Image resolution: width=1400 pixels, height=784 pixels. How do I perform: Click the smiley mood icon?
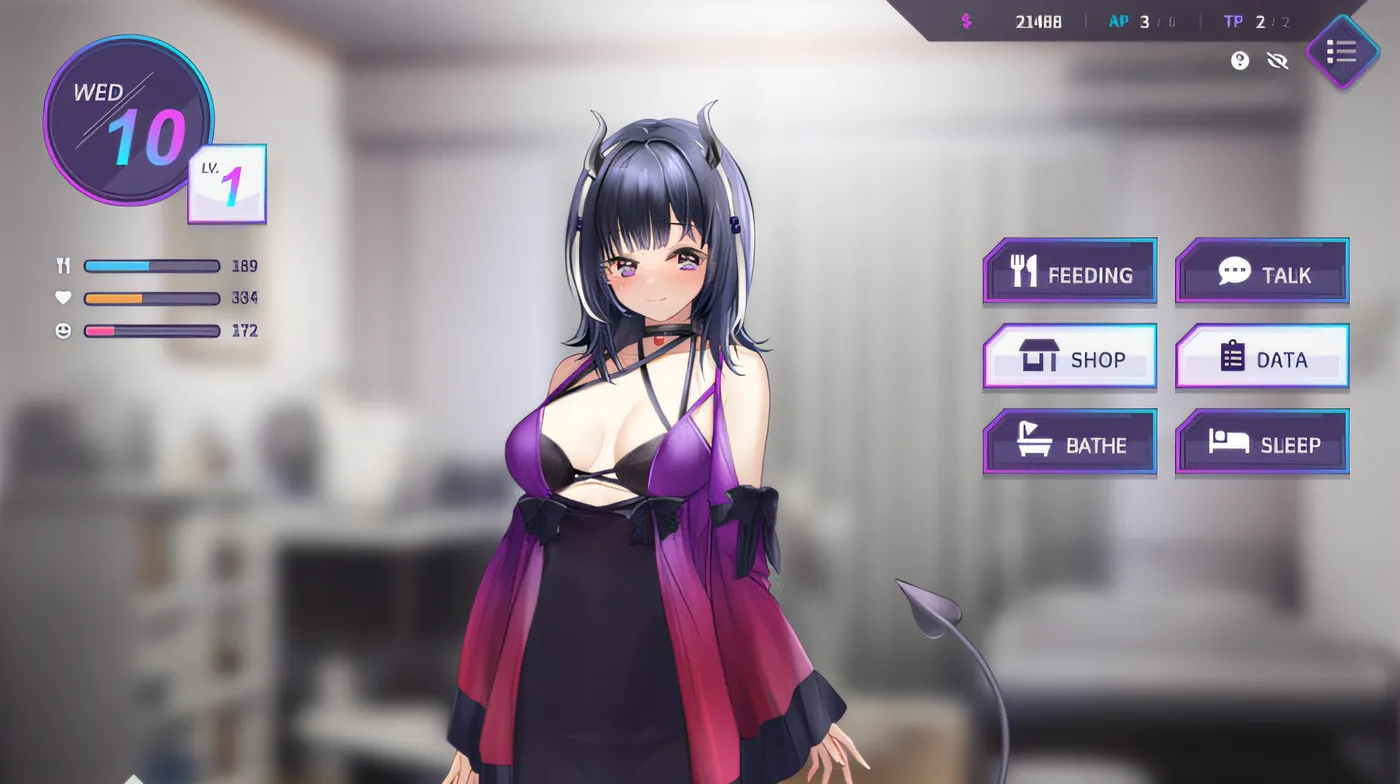[62, 330]
